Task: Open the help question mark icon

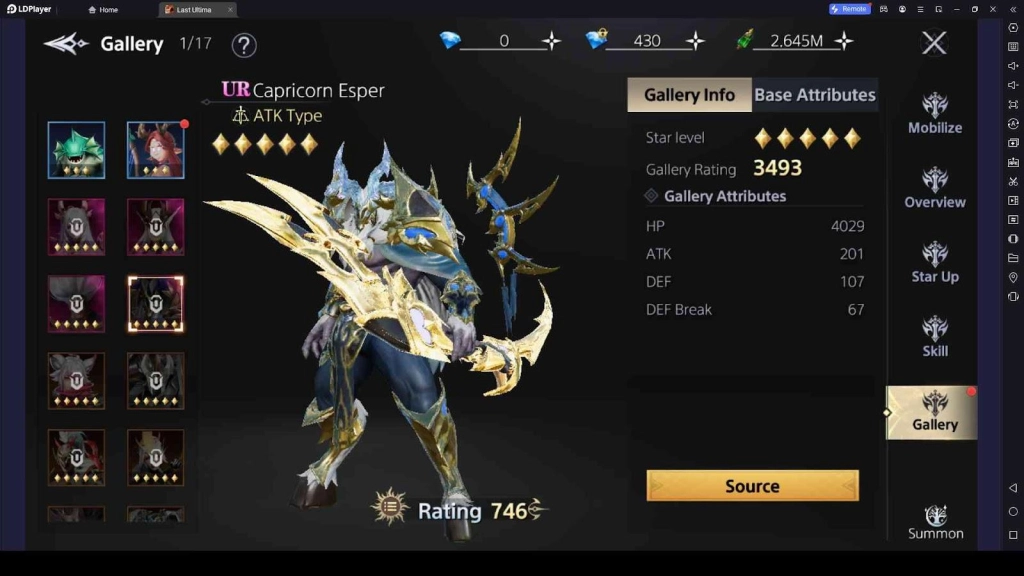Action: click(244, 45)
